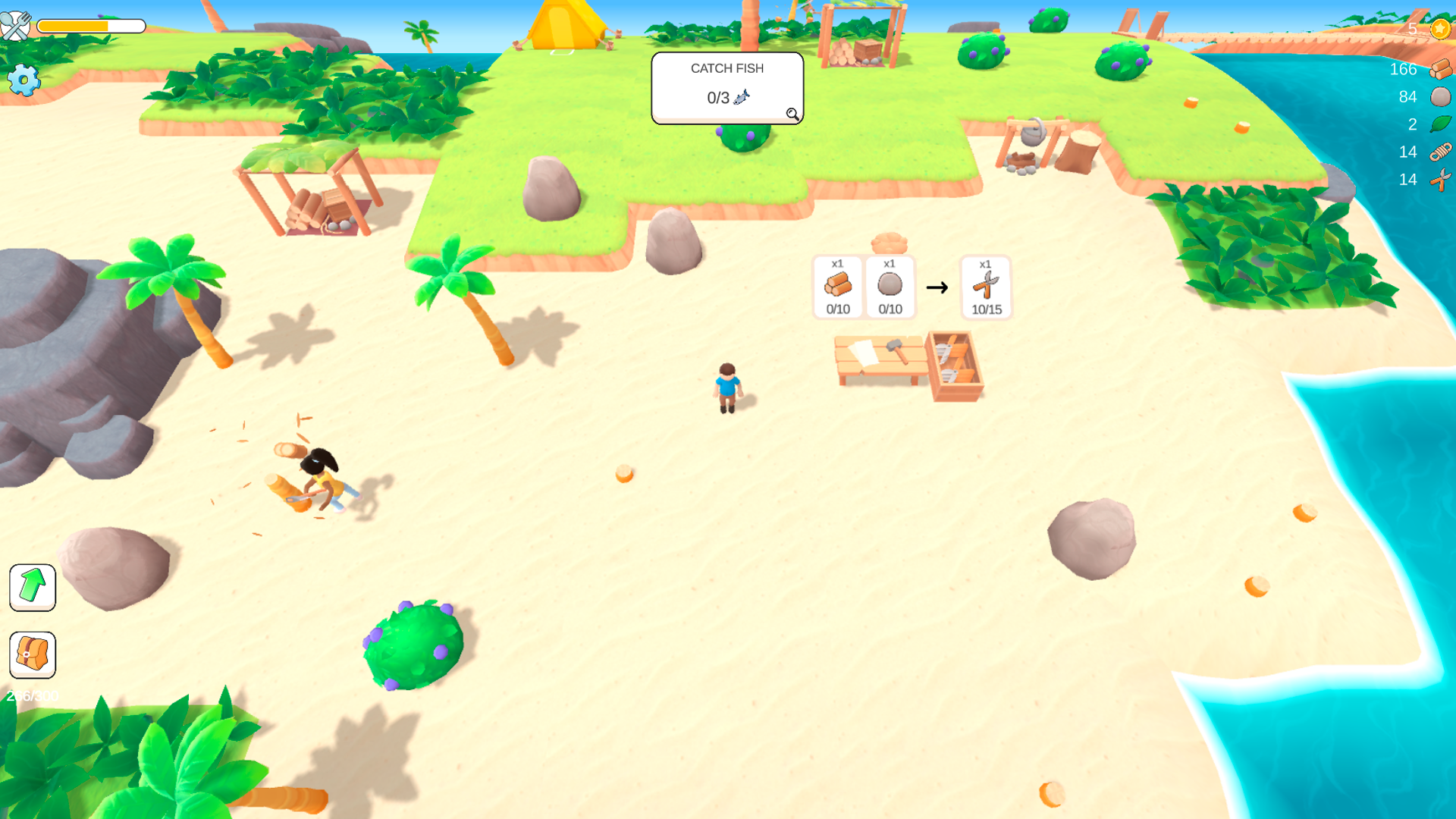Open the settings gear menu
1456x819 pixels.
point(25,80)
